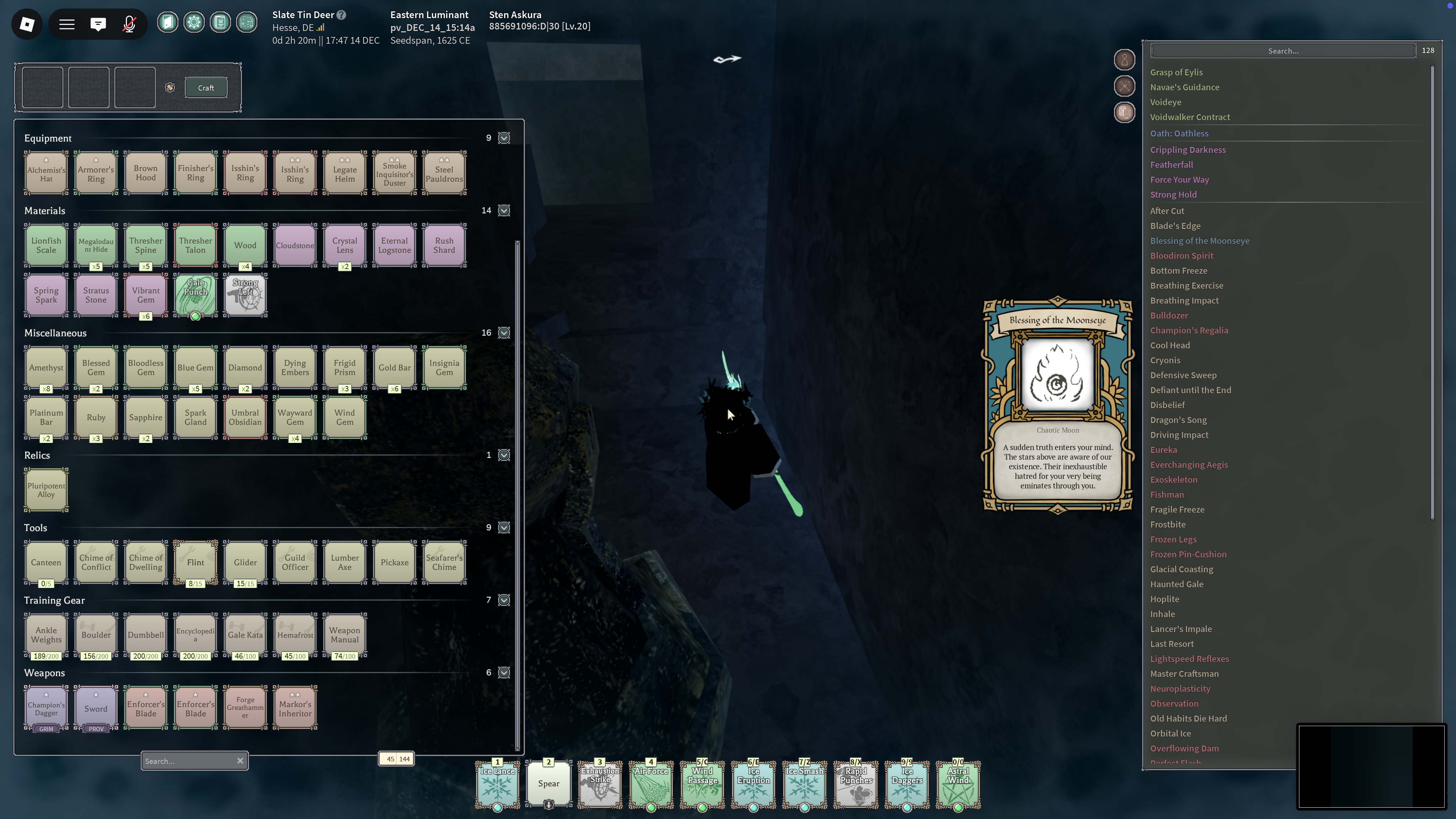Choose the Pluripotent Alloy relic
1456x819 pixels.
tap(46, 490)
